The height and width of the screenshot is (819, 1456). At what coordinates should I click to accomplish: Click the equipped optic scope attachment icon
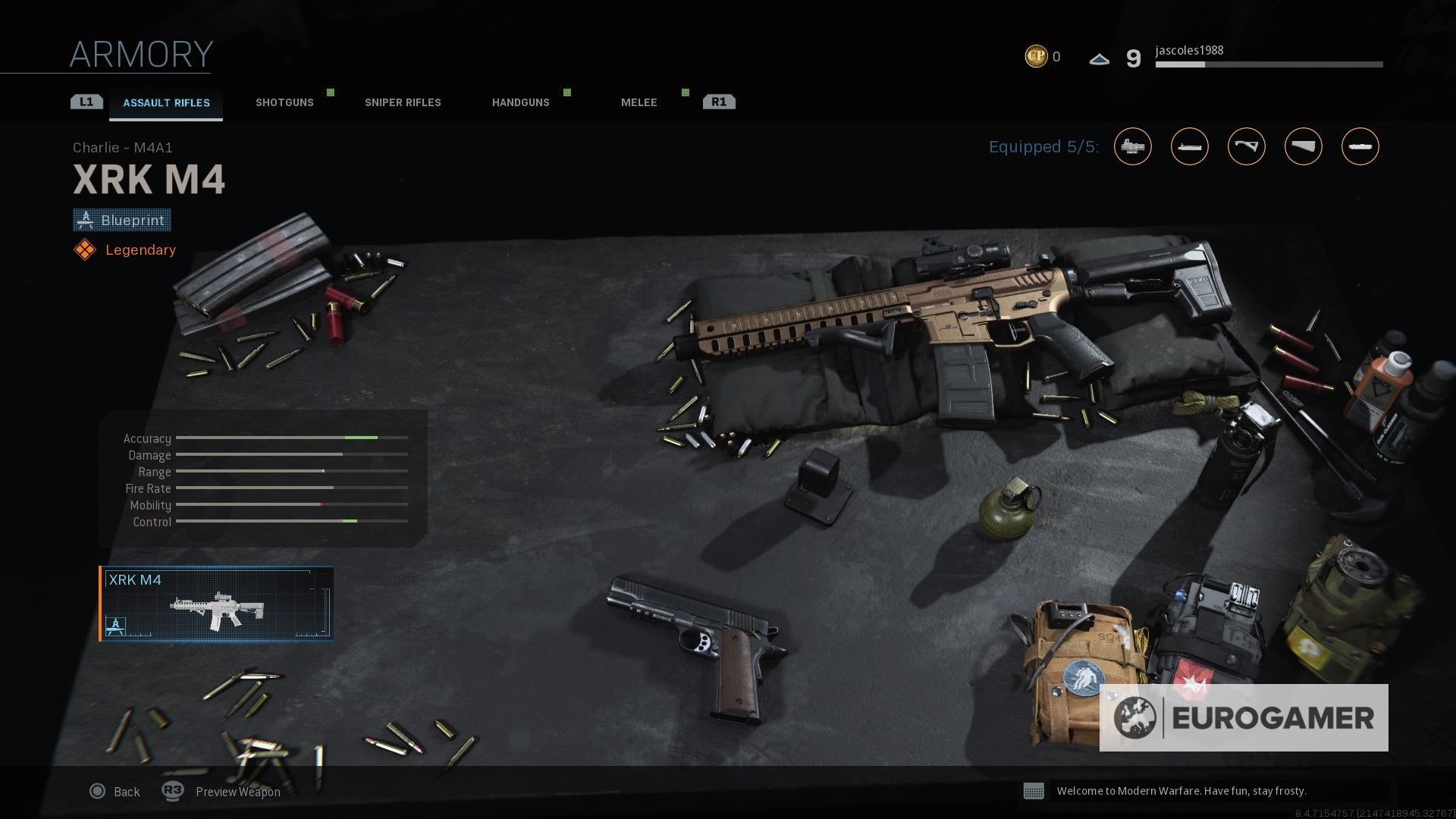point(1132,146)
